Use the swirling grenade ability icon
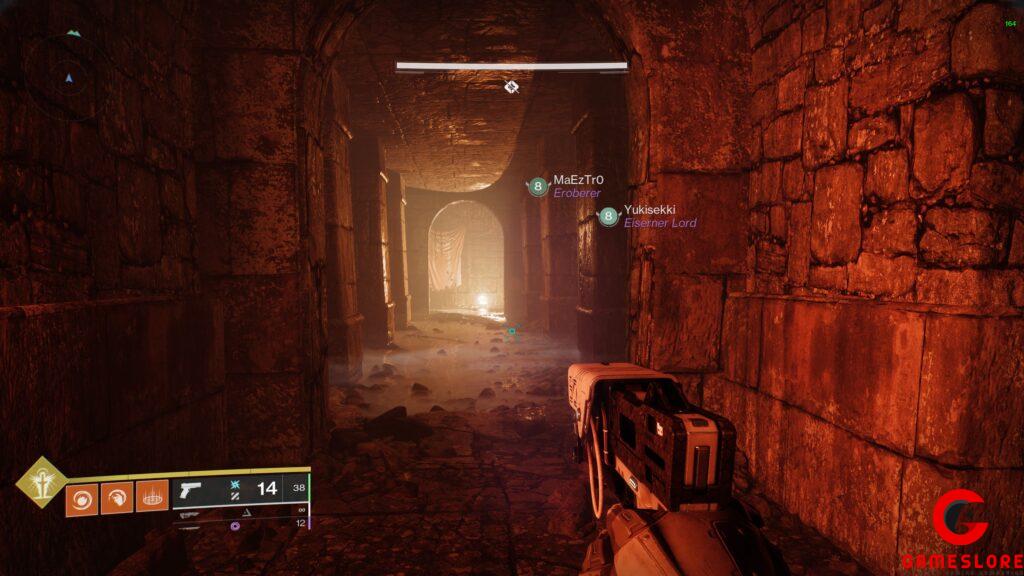The height and width of the screenshot is (576, 1024). point(81,498)
